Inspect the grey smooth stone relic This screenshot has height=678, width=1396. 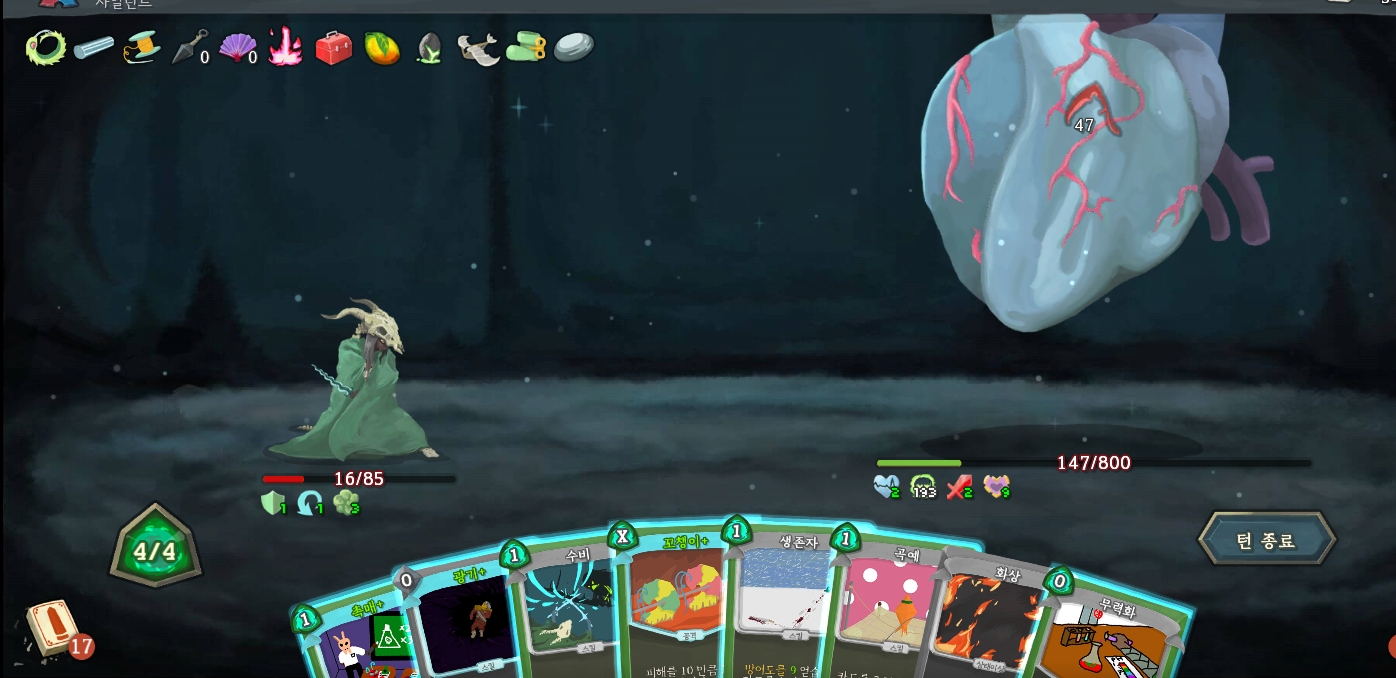pyautogui.click(x=574, y=46)
